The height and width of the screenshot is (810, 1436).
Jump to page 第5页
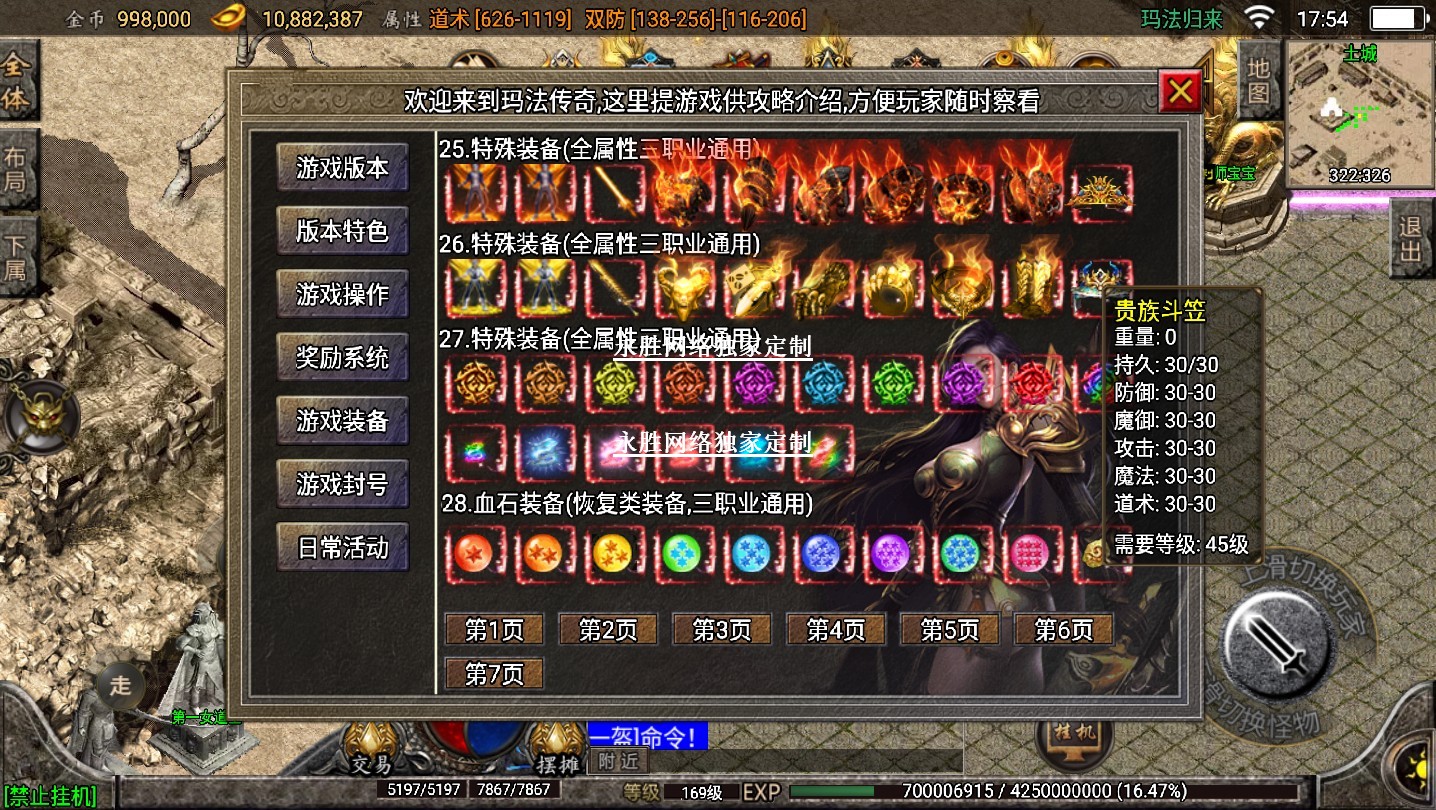(x=950, y=630)
